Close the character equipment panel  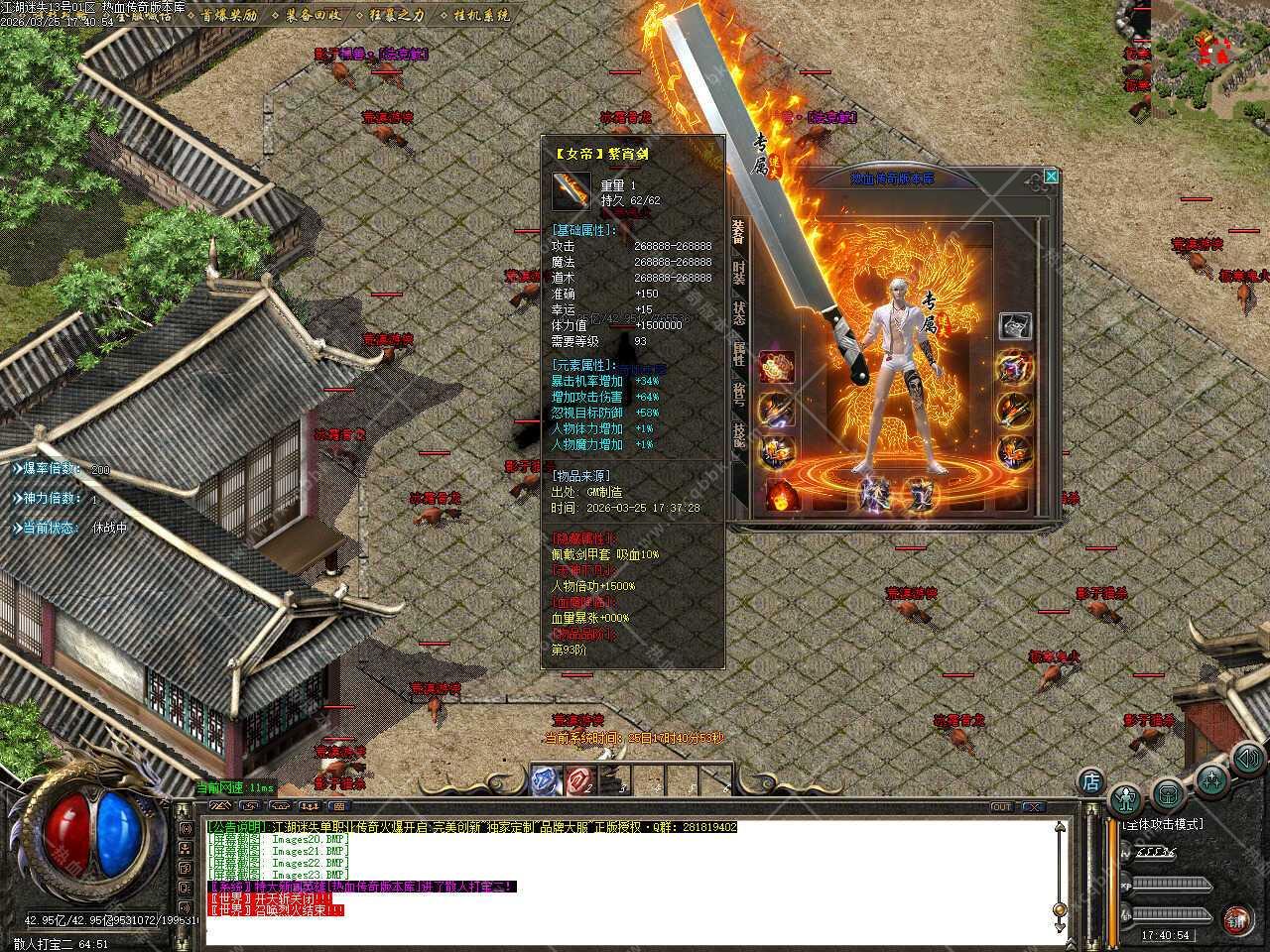point(1051,177)
